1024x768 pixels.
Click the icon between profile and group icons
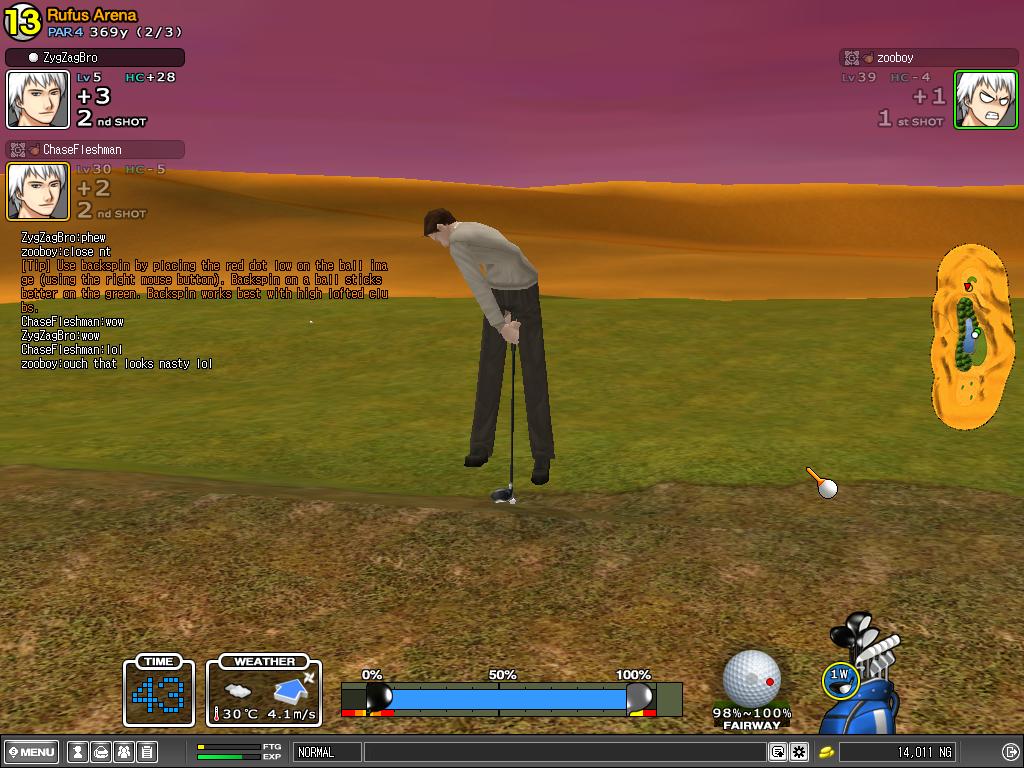point(100,752)
